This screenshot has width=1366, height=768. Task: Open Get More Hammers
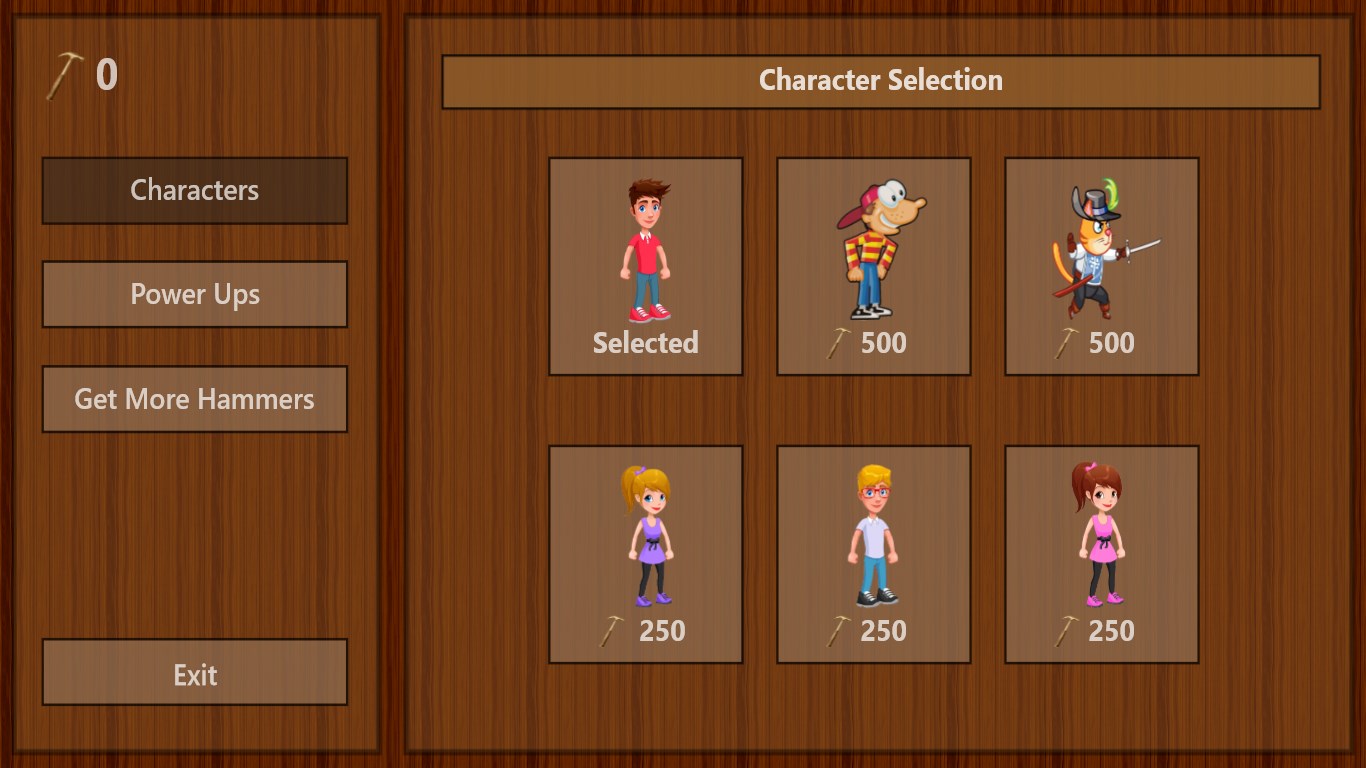pyautogui.click(x=194, y=399)
